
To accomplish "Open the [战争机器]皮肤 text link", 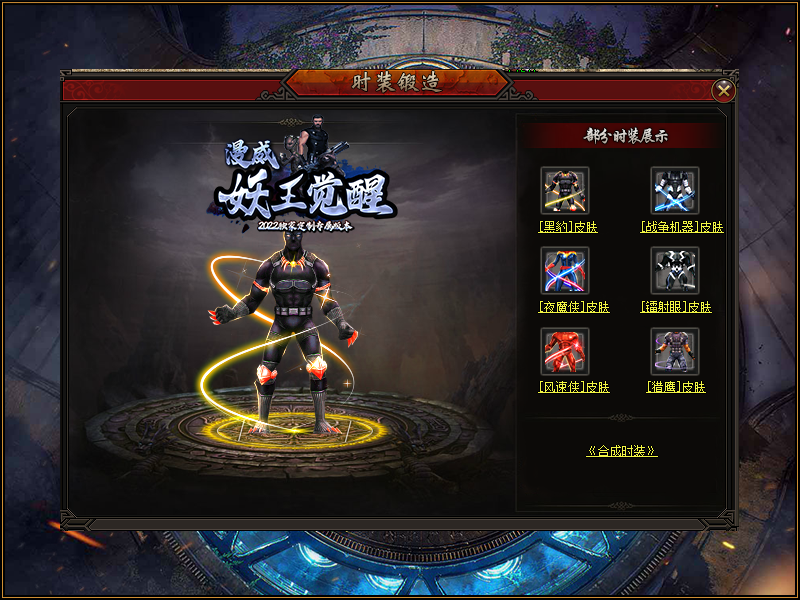I will pos(682,227).
